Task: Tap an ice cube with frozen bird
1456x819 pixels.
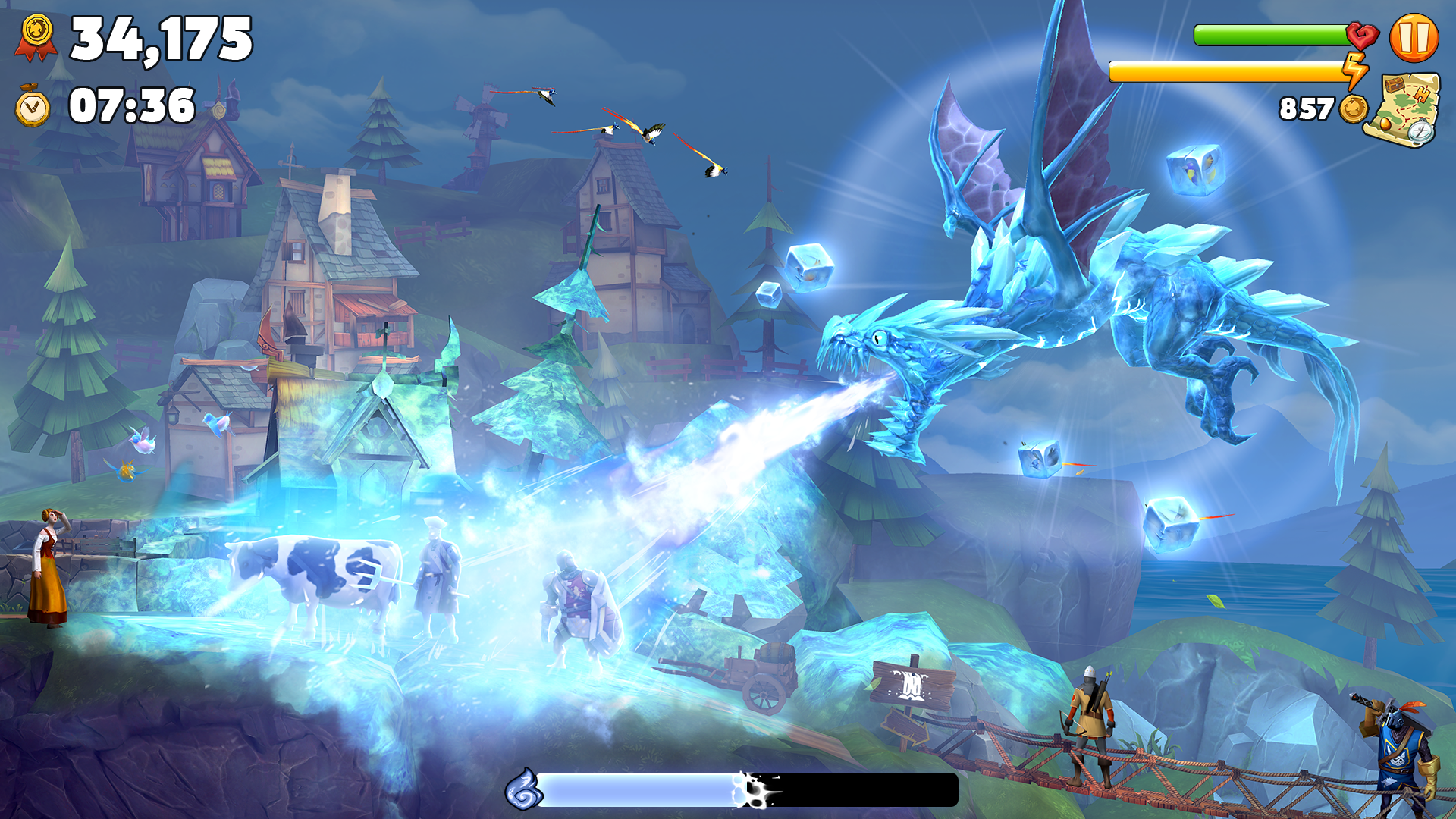Action: pos(1196,168)
